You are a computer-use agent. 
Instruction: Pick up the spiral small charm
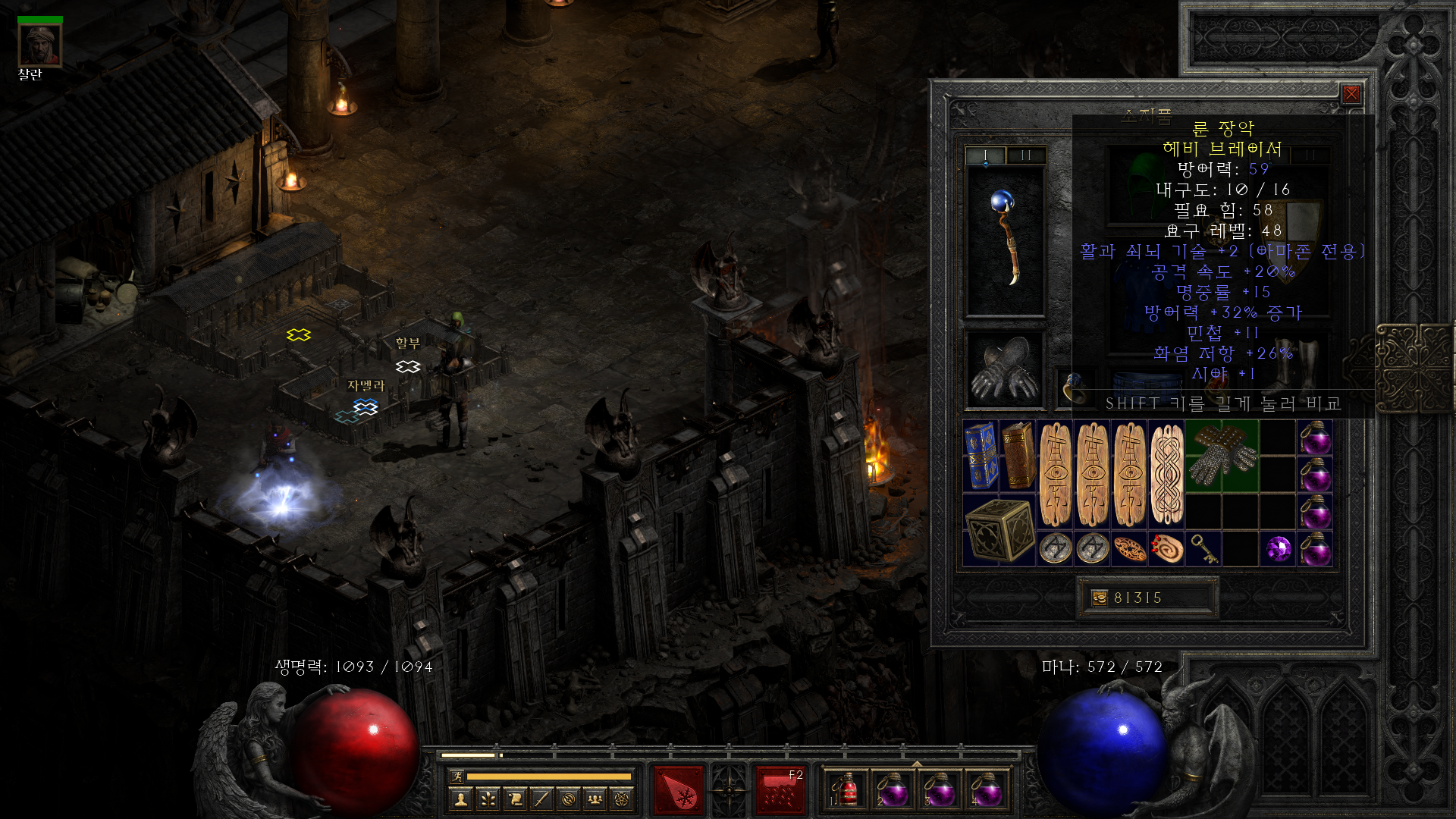(x=1166, y=548)
